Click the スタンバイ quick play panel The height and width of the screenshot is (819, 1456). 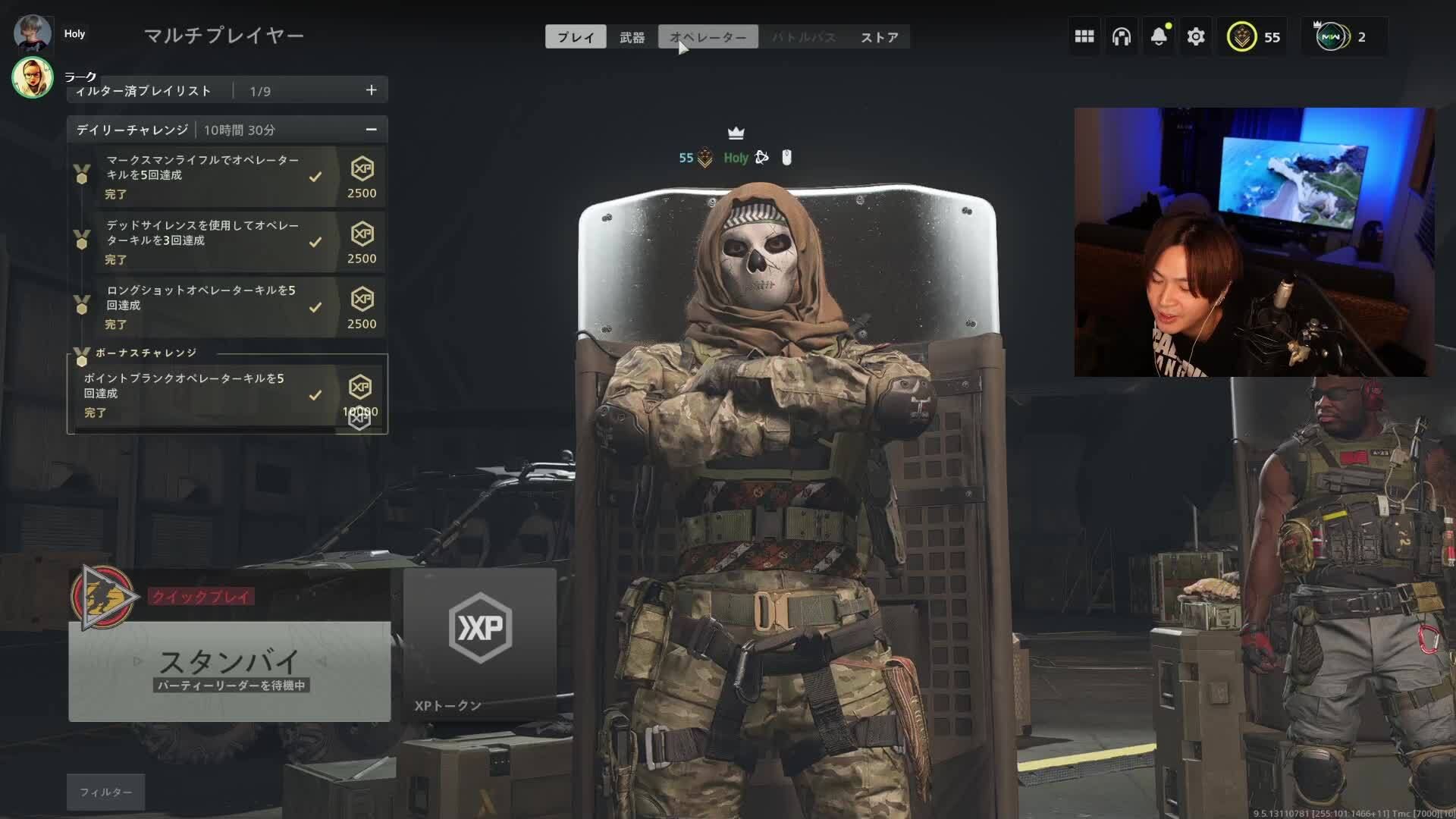tap(229, 671)
